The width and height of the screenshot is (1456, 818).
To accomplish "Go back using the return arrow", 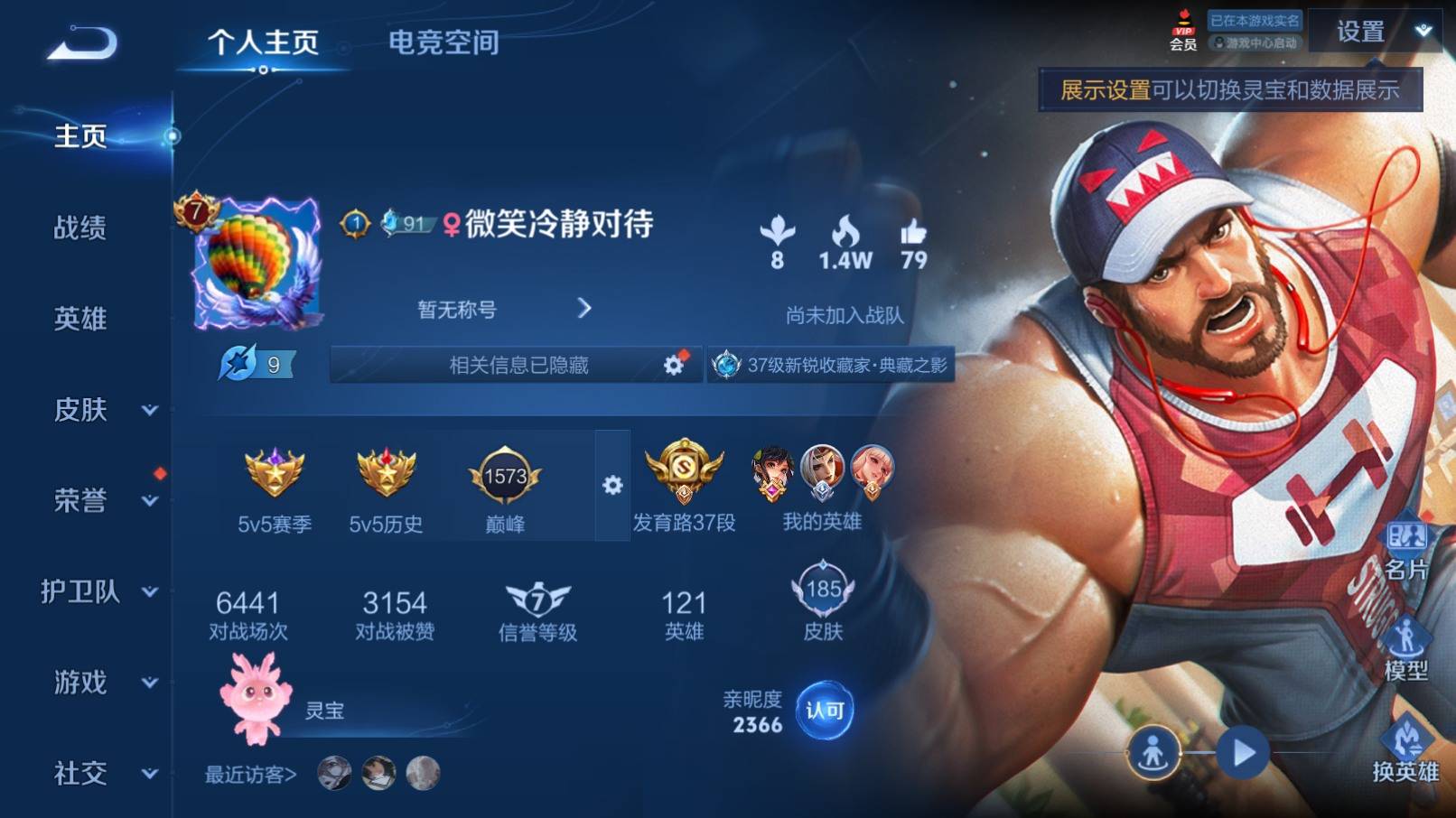I will point(82,43).
